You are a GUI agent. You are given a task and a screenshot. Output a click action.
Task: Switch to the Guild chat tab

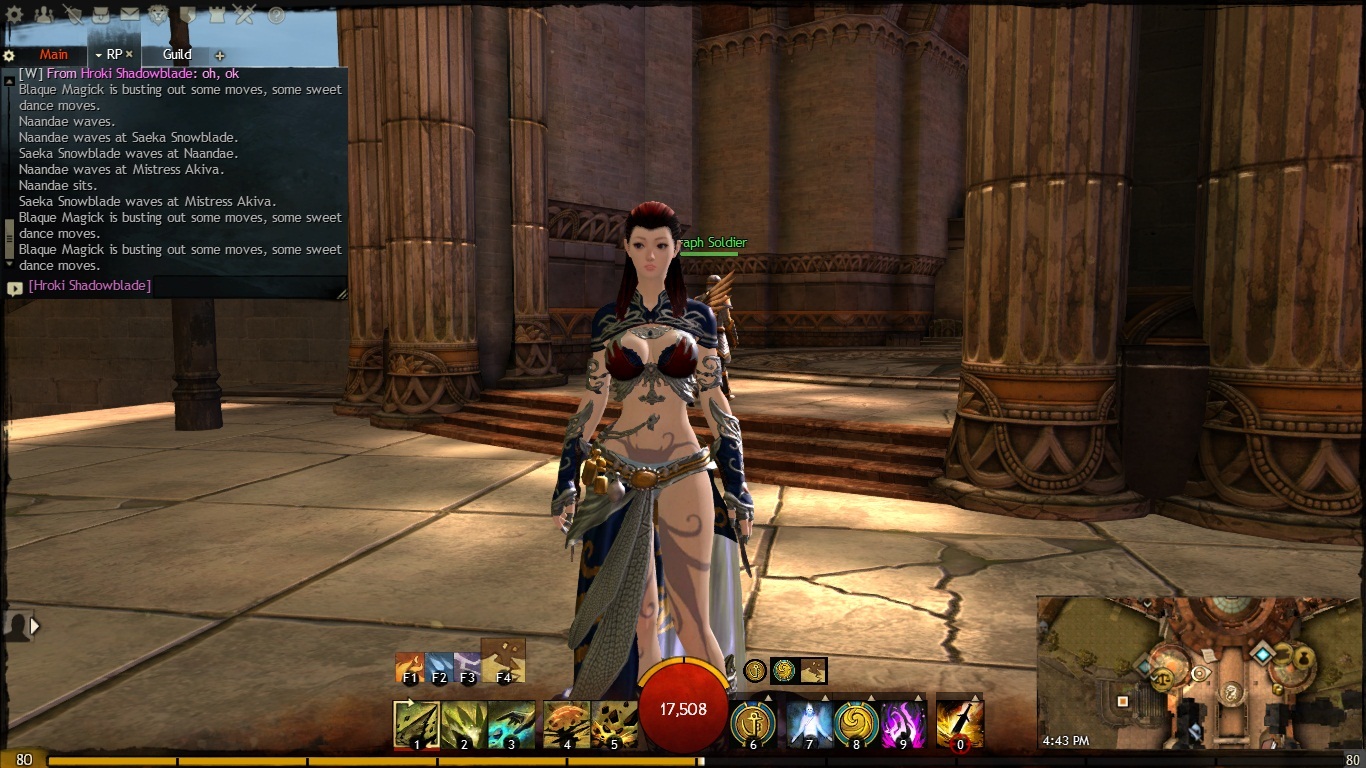coord(177,55)
